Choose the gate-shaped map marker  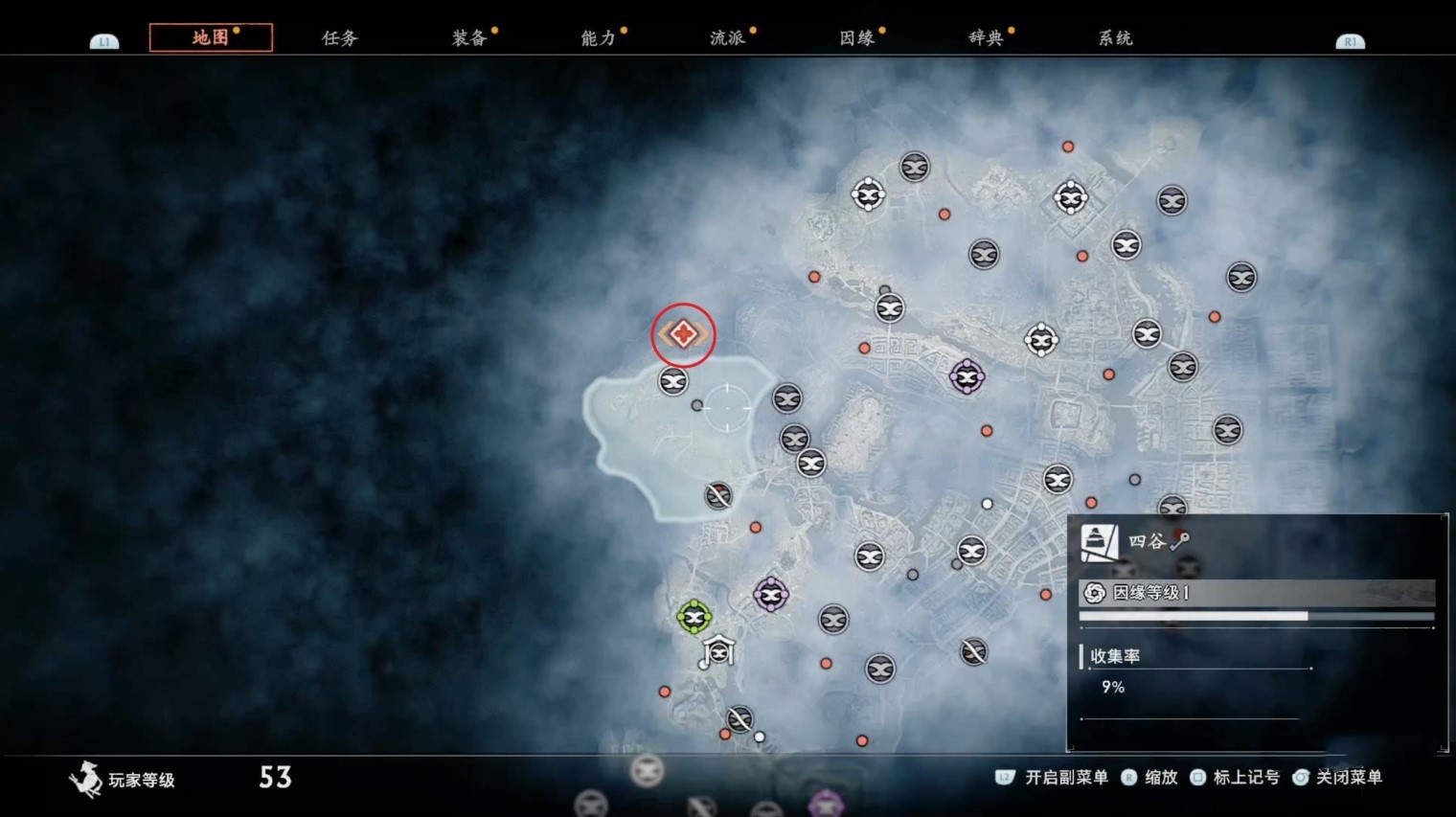718,651
